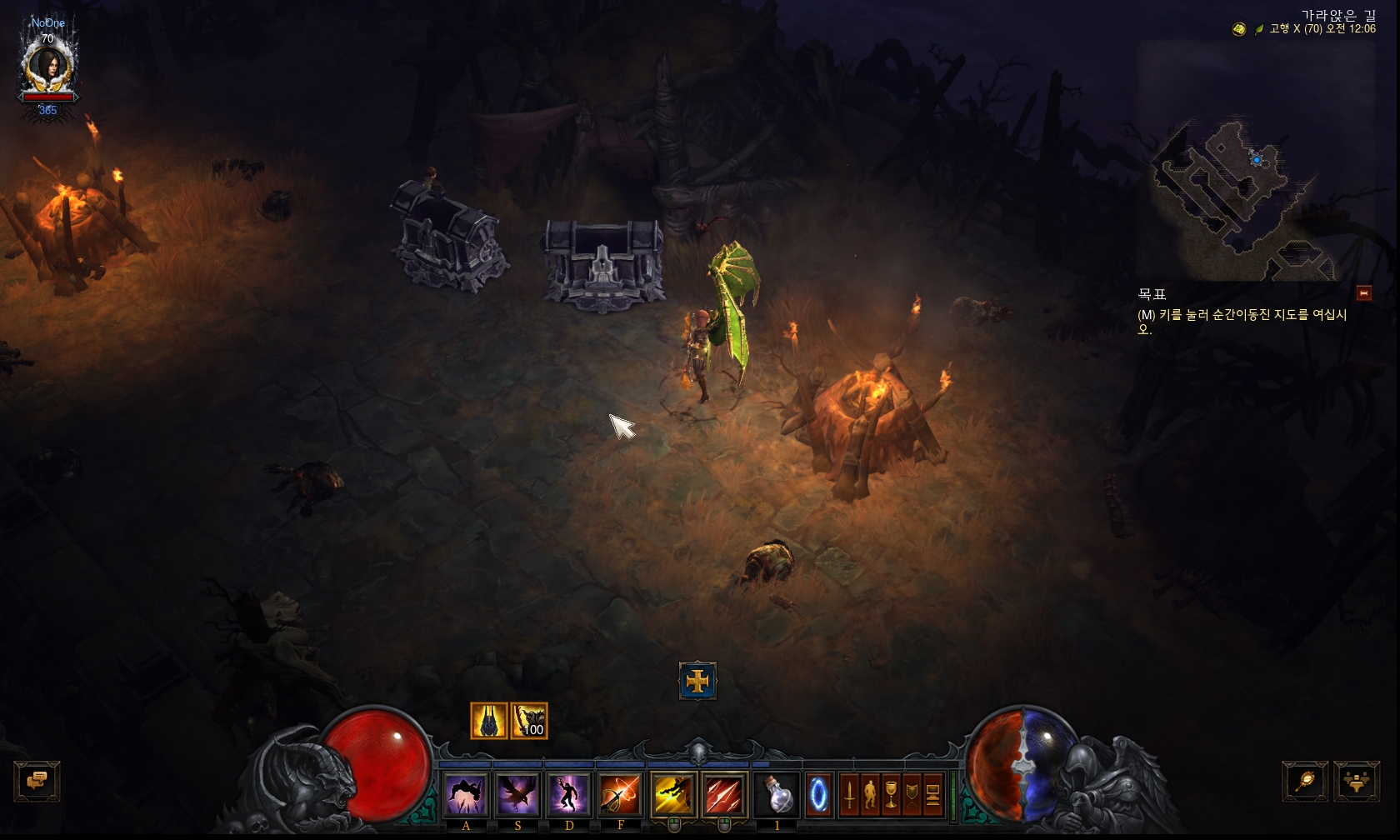Select the yellow left-mouse attack skill
Image resolution: width=1400 pixels, height=840 pixels.
tap(673, 793)
